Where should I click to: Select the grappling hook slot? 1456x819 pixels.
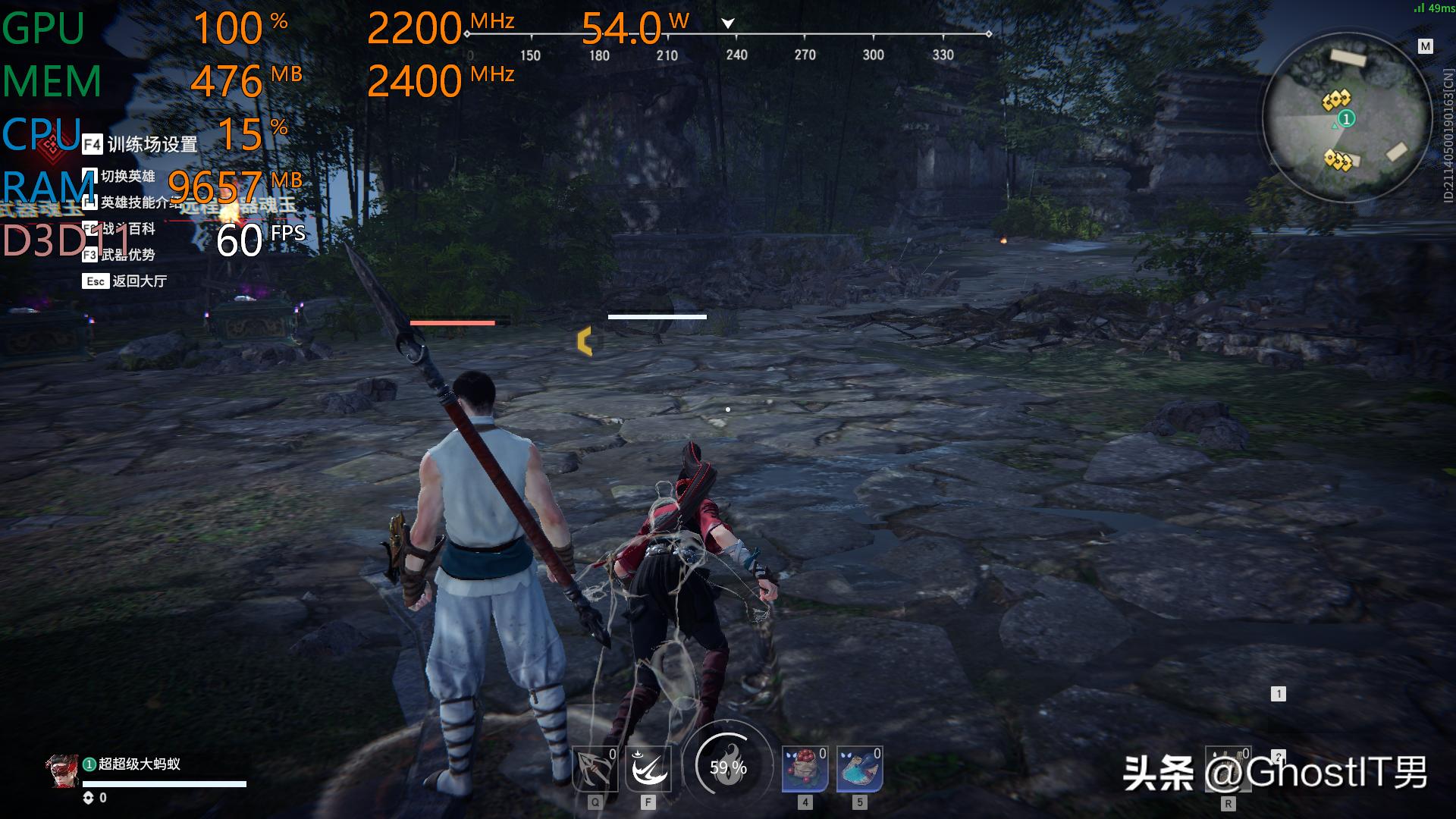pyautogui.click(x=595, y=769)
